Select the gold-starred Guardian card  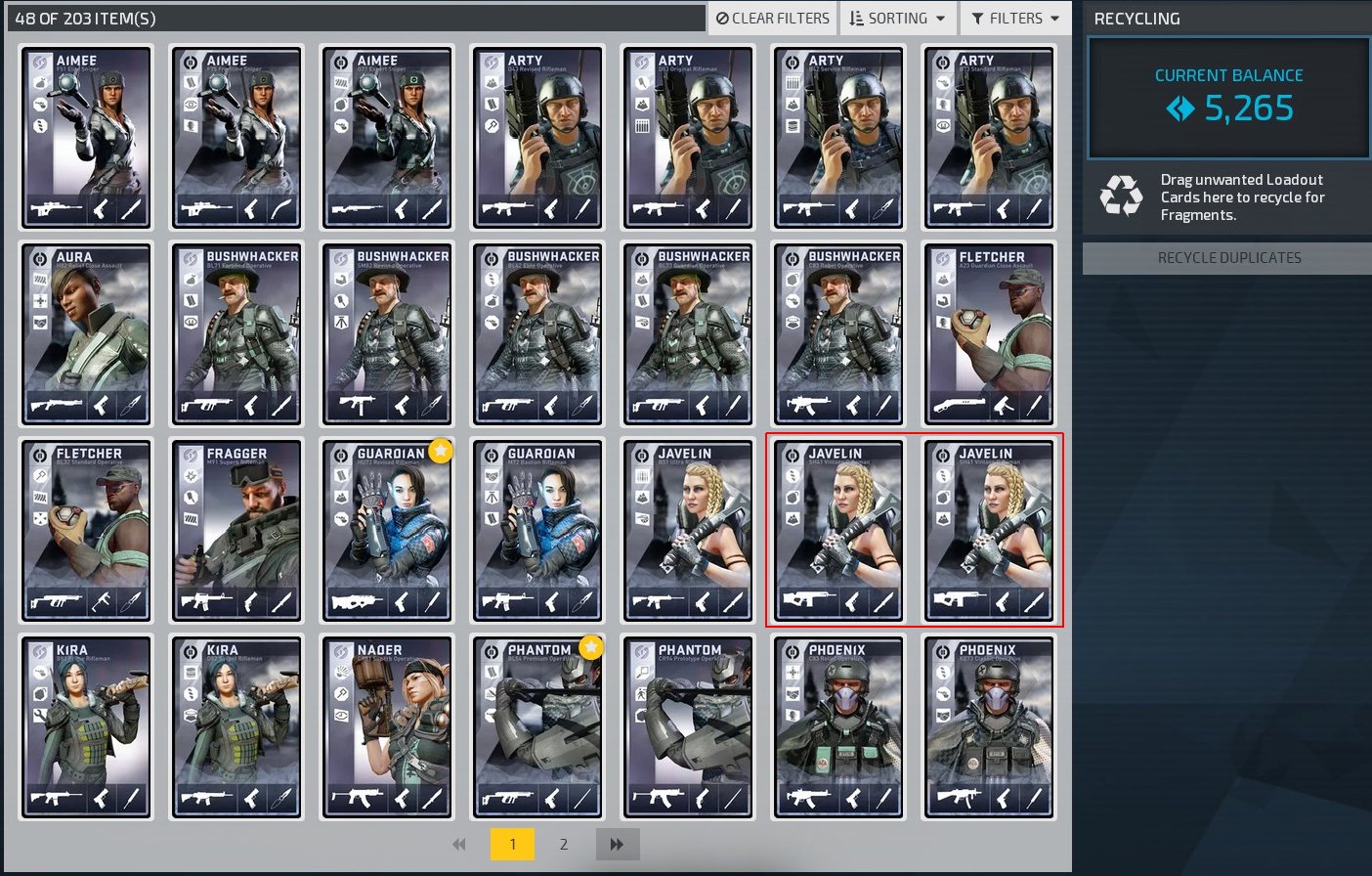(388, 530)
